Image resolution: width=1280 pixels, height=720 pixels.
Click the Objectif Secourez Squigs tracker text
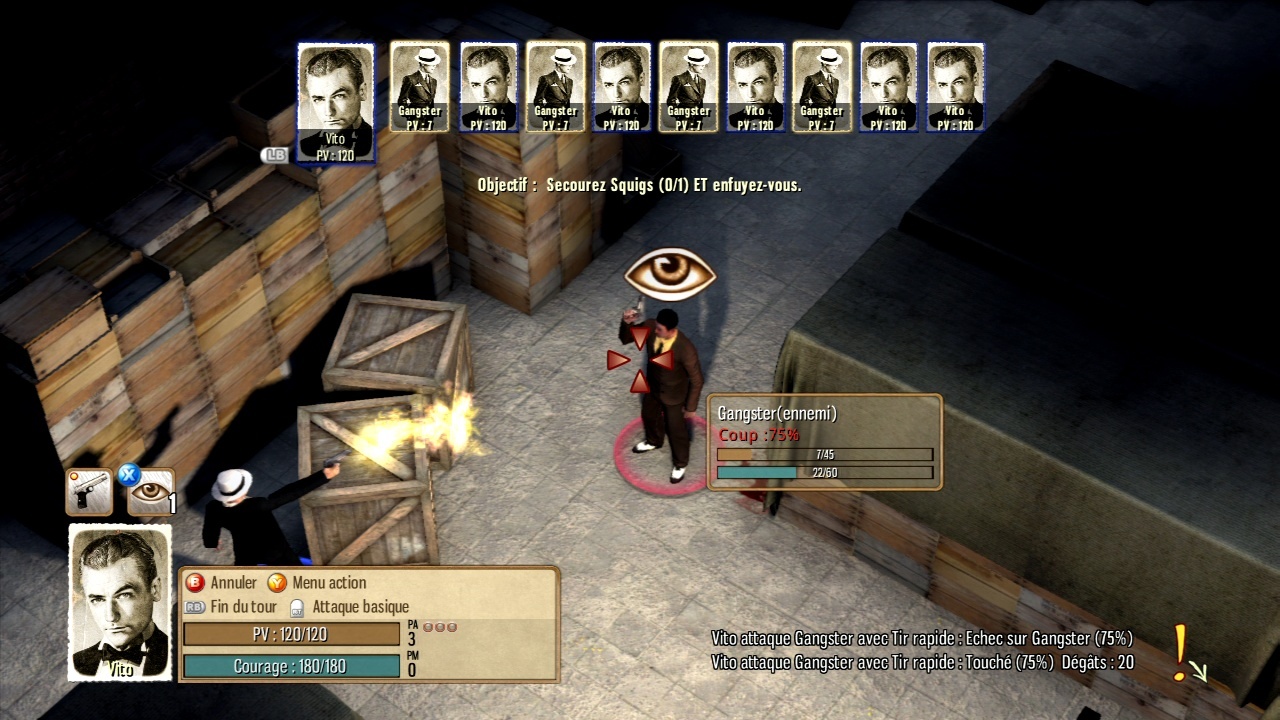pos(639,185)
